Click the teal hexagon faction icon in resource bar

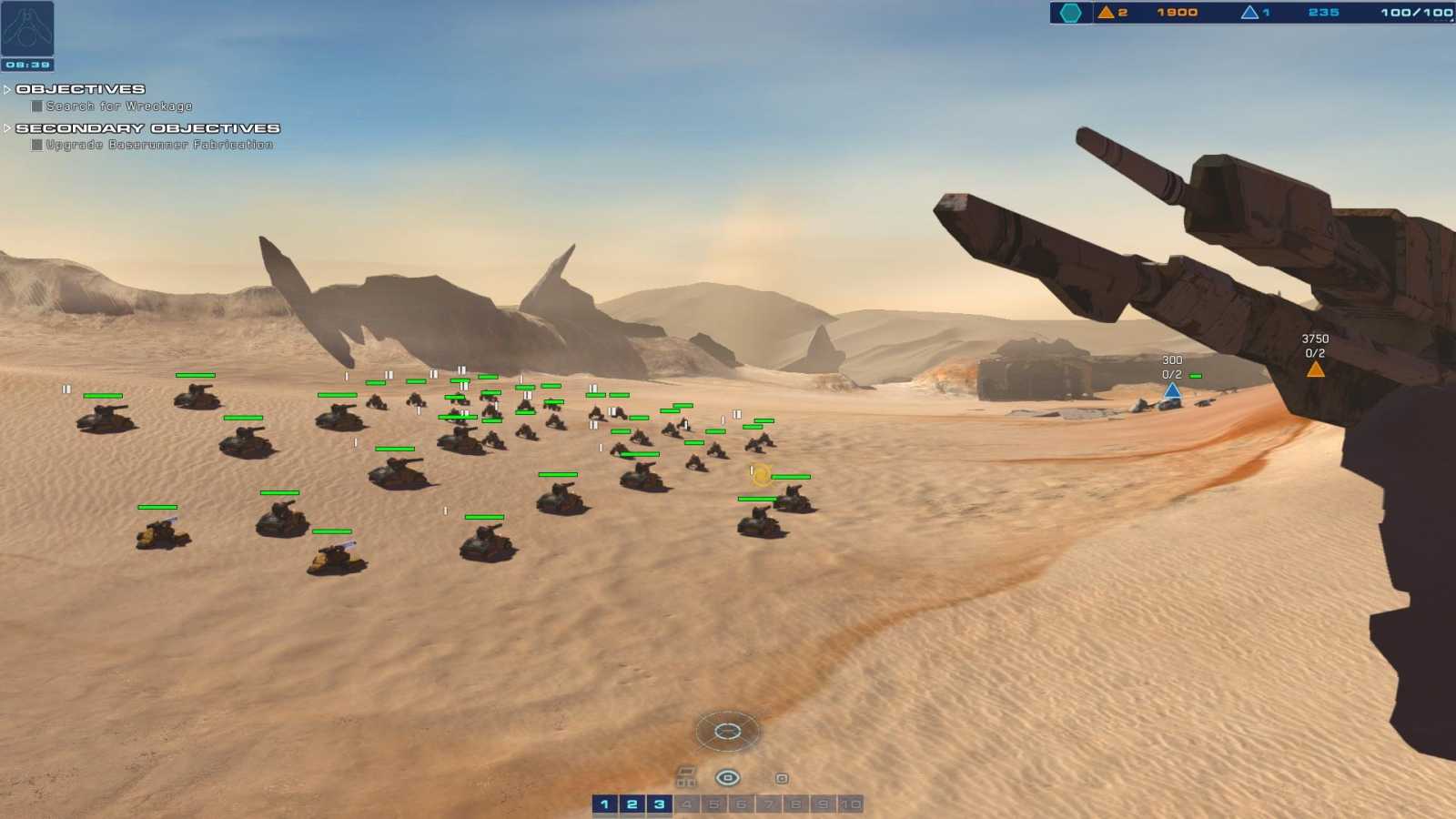coord(1072,13)
